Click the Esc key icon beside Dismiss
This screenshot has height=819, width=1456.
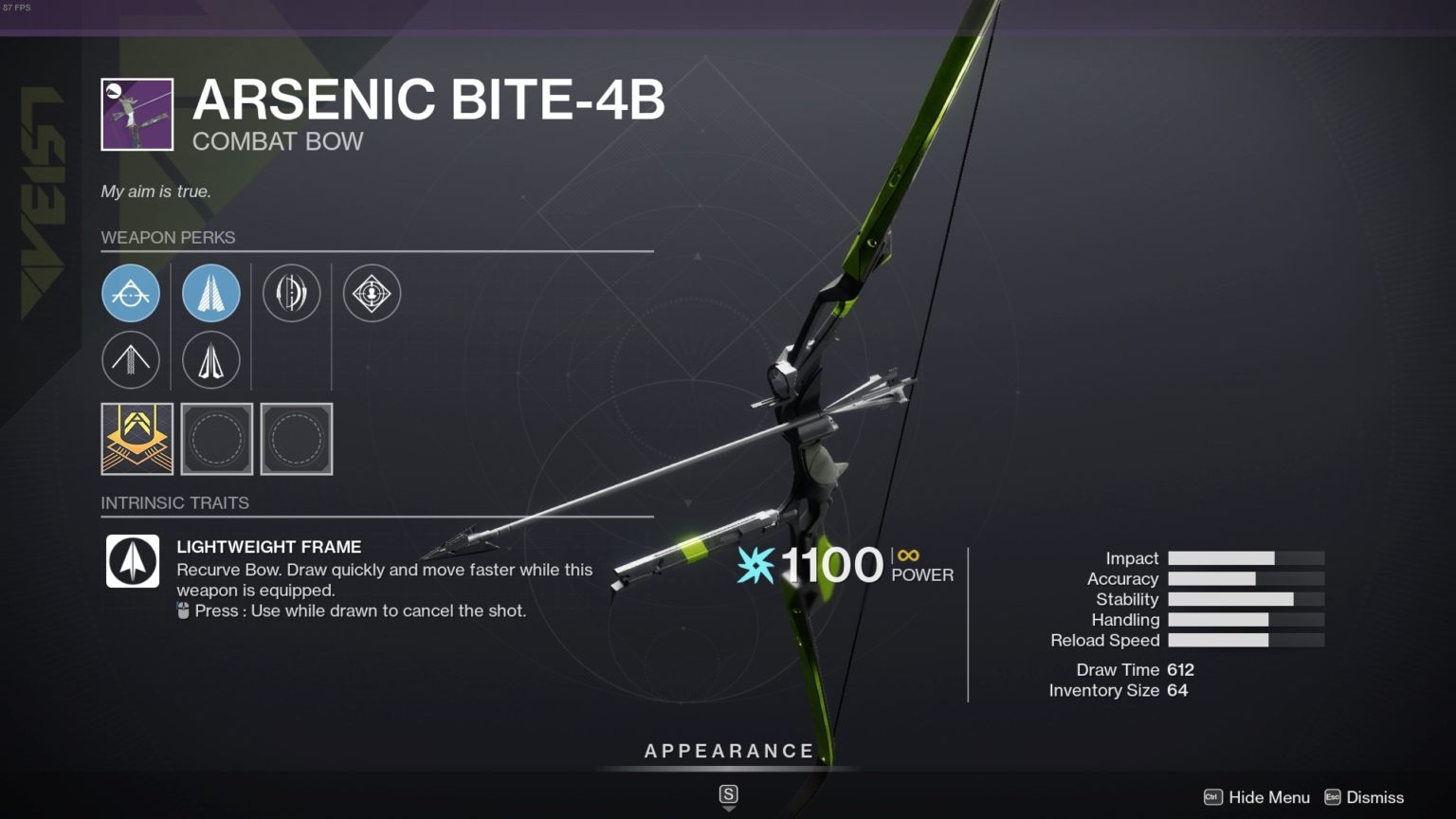point(1335,797)
